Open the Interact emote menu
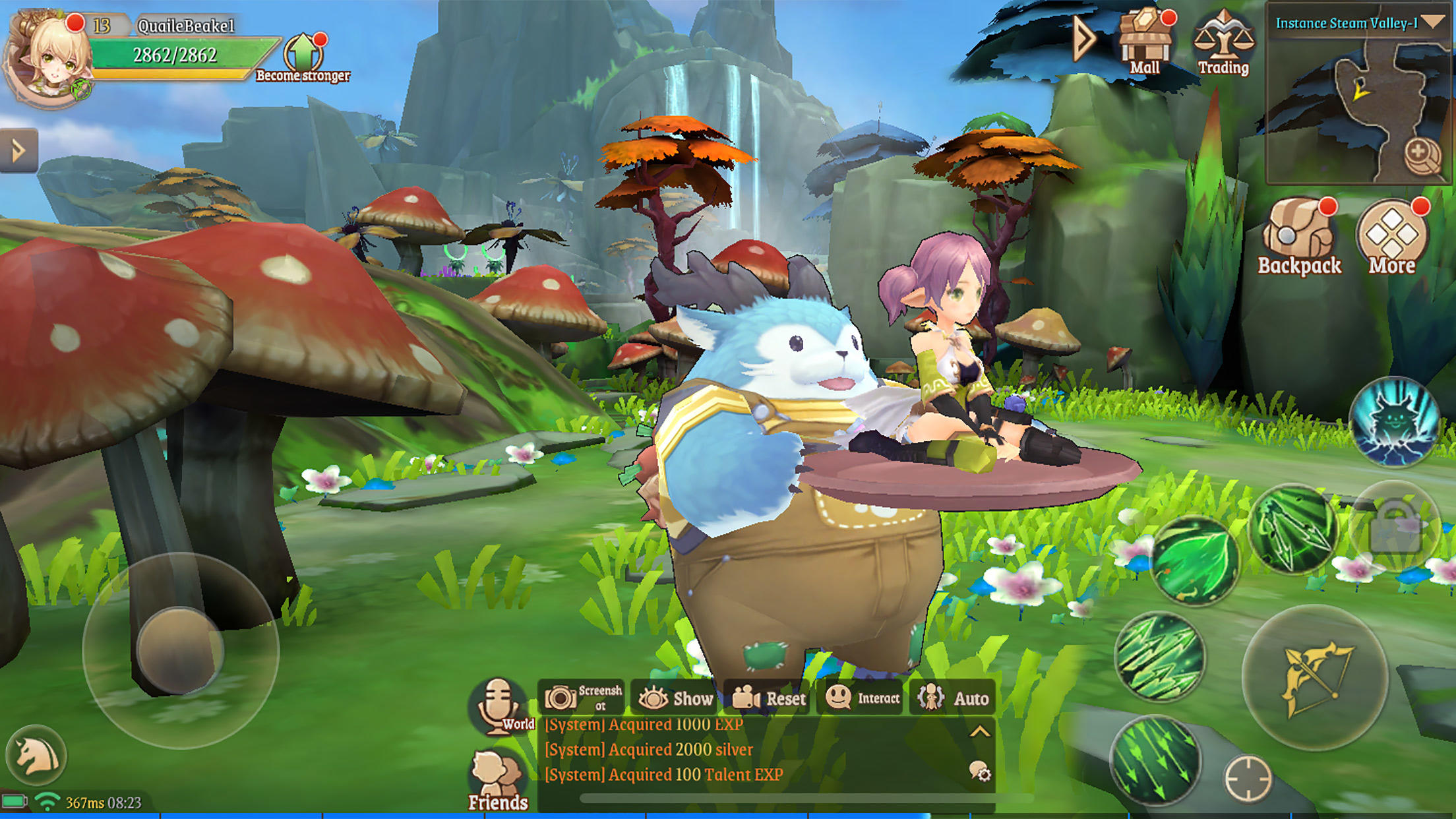This screenshot has width=1456, height=819. 863,698
